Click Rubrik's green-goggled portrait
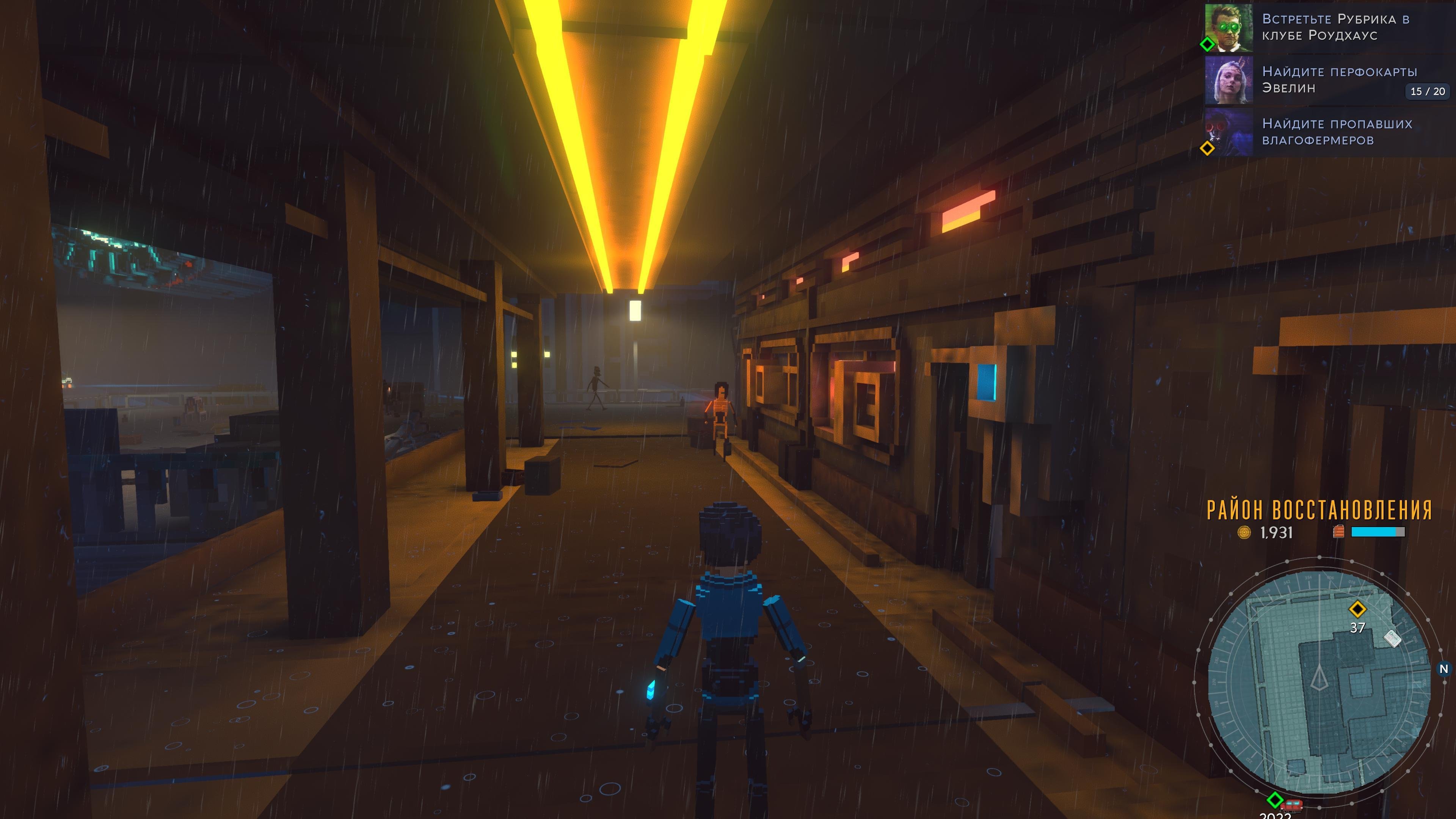Viewport: 1456px width, 819px height. [1229, 27]
